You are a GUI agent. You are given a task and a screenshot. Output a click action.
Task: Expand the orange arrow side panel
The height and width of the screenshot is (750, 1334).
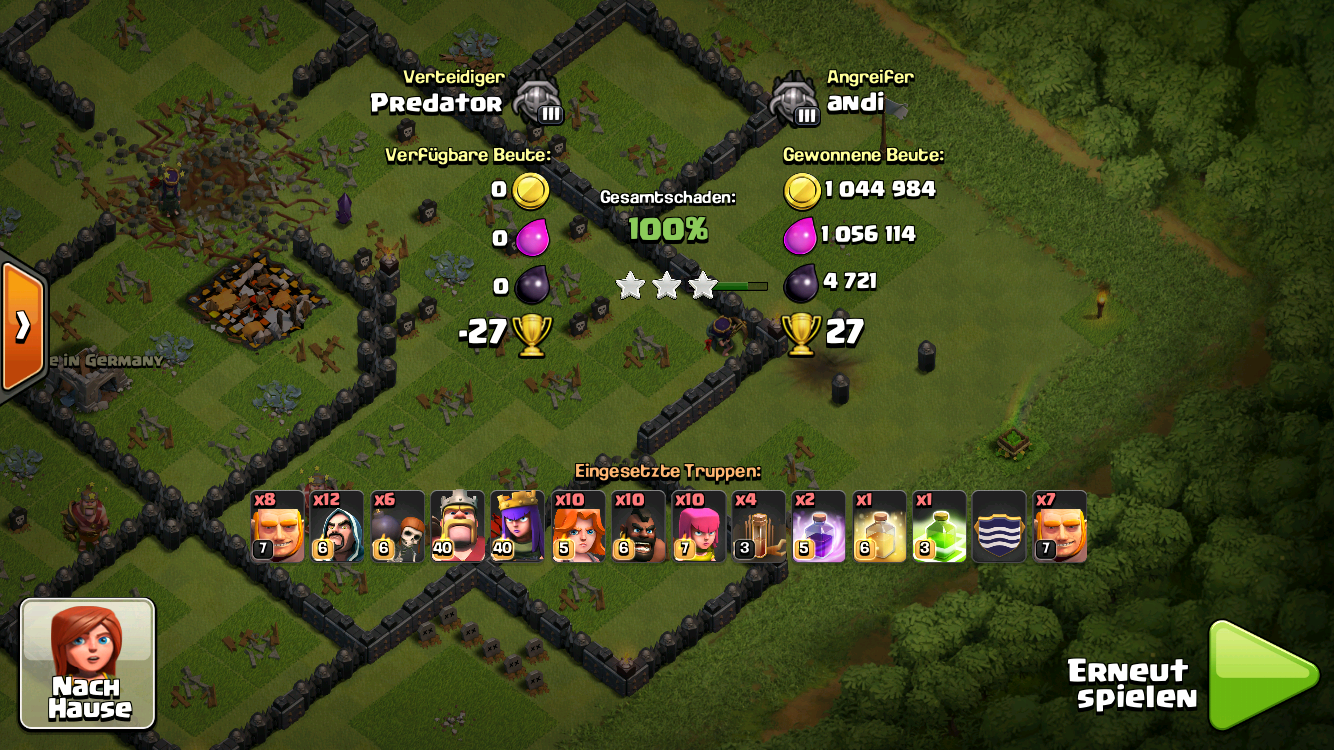point(21,327)
